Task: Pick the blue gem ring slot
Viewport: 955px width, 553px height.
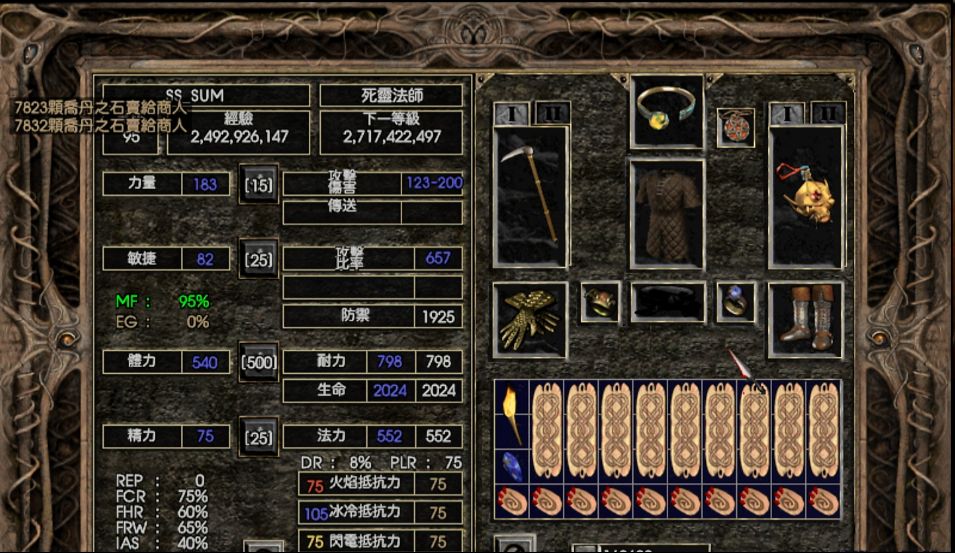Action: click(735, 302)
